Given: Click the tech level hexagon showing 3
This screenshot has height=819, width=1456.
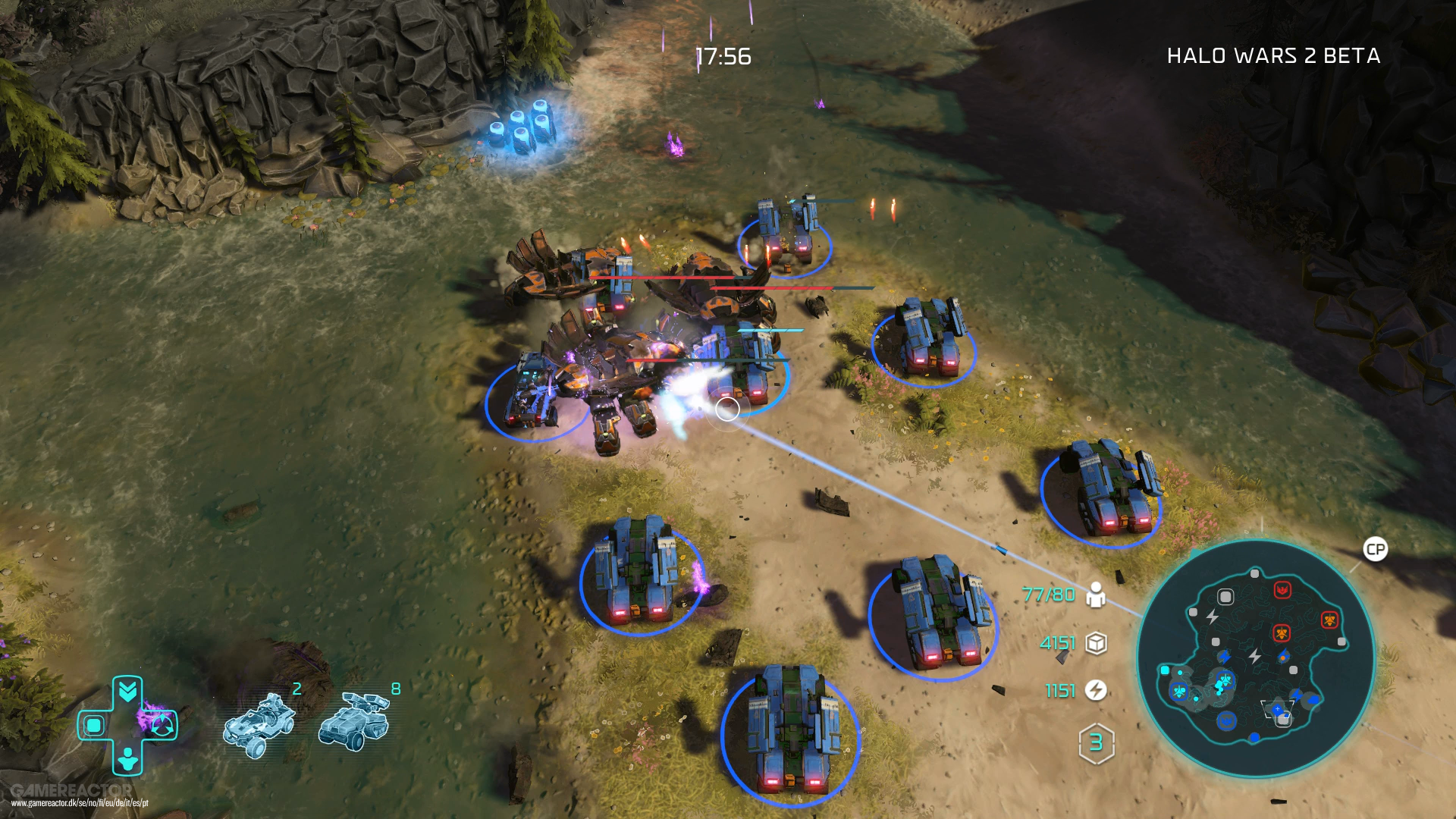Looking at the screenshot, I should tap(1097, 743).
